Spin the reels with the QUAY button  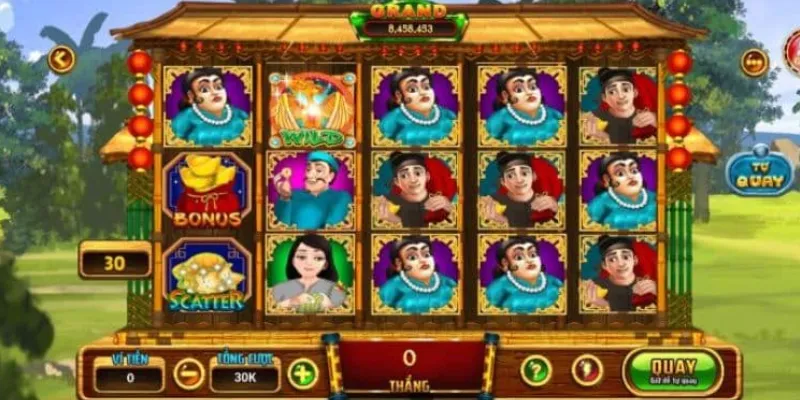pyautogui.click(x=672, y=370)
